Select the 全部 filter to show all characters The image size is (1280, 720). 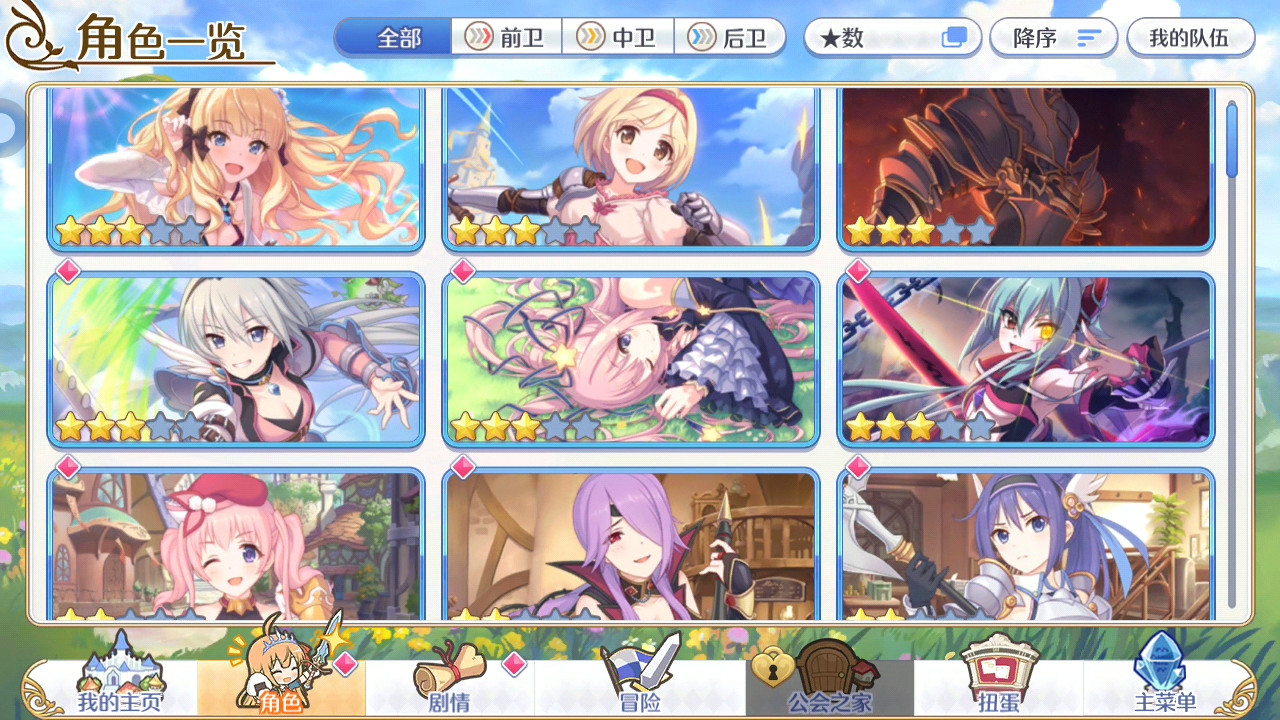(x=392, y=38)
